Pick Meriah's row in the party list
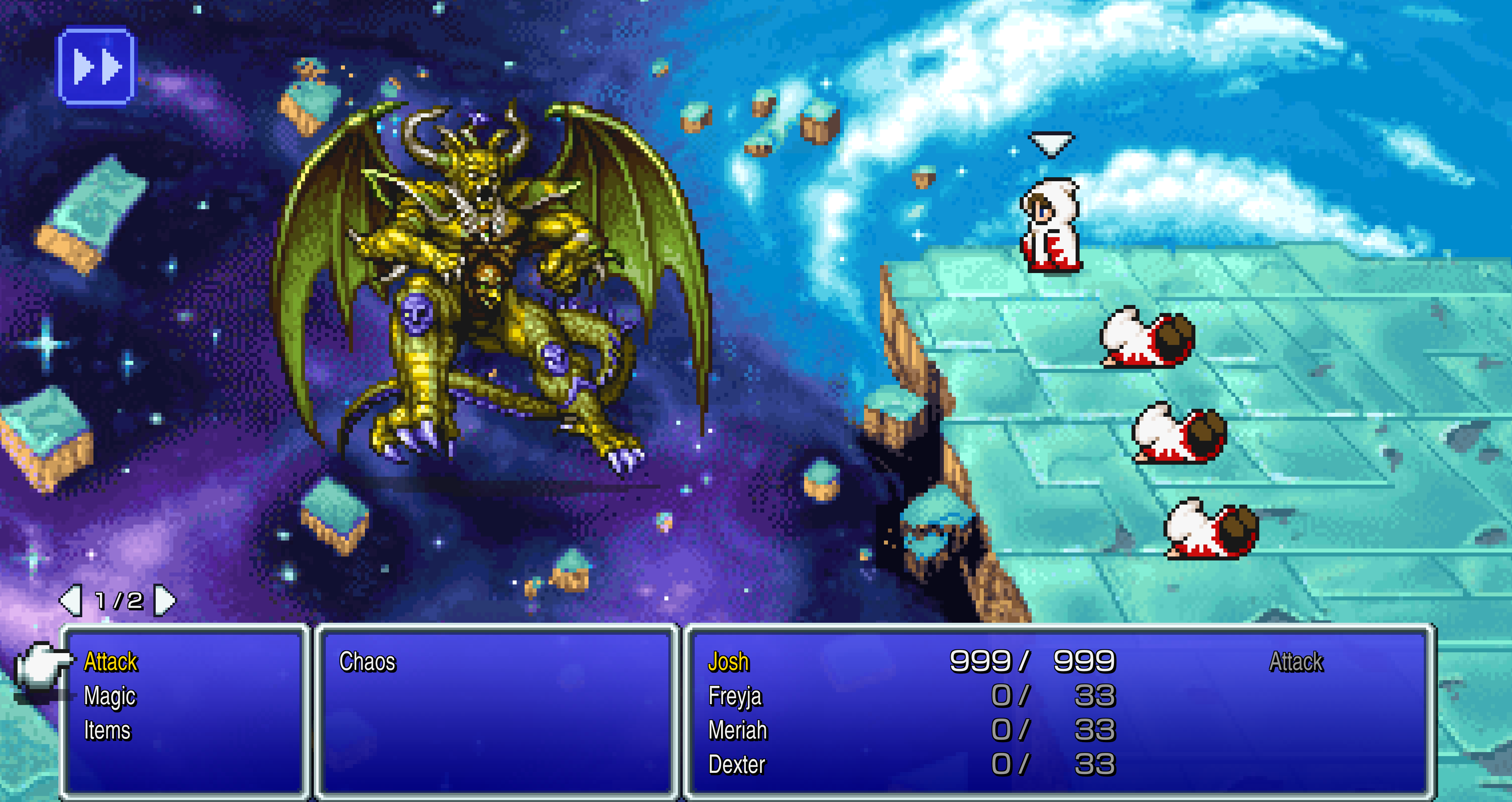 point(738,731)
